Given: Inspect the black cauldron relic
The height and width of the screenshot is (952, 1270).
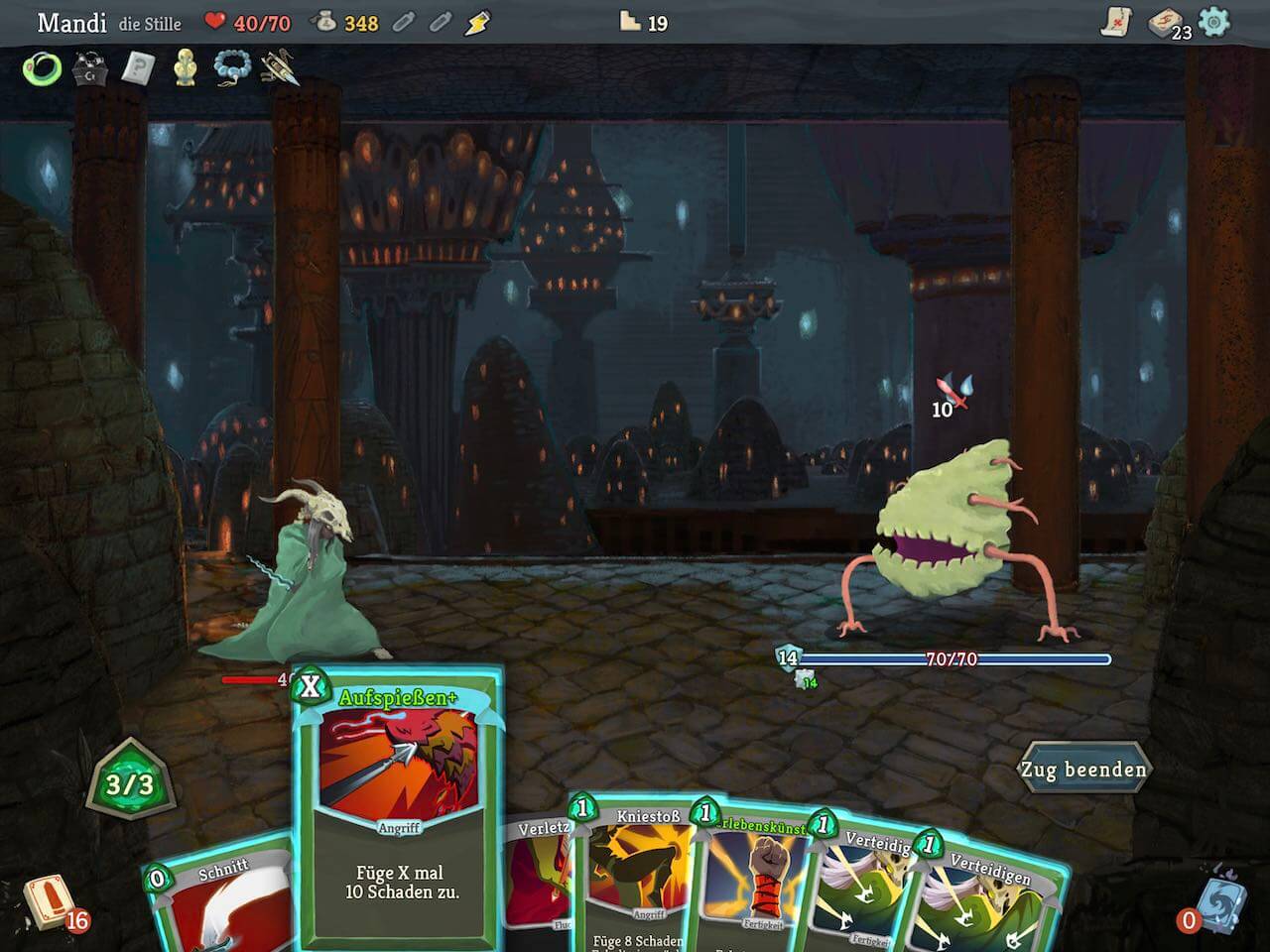Looking at the screenshot, I should click(90, 68).
